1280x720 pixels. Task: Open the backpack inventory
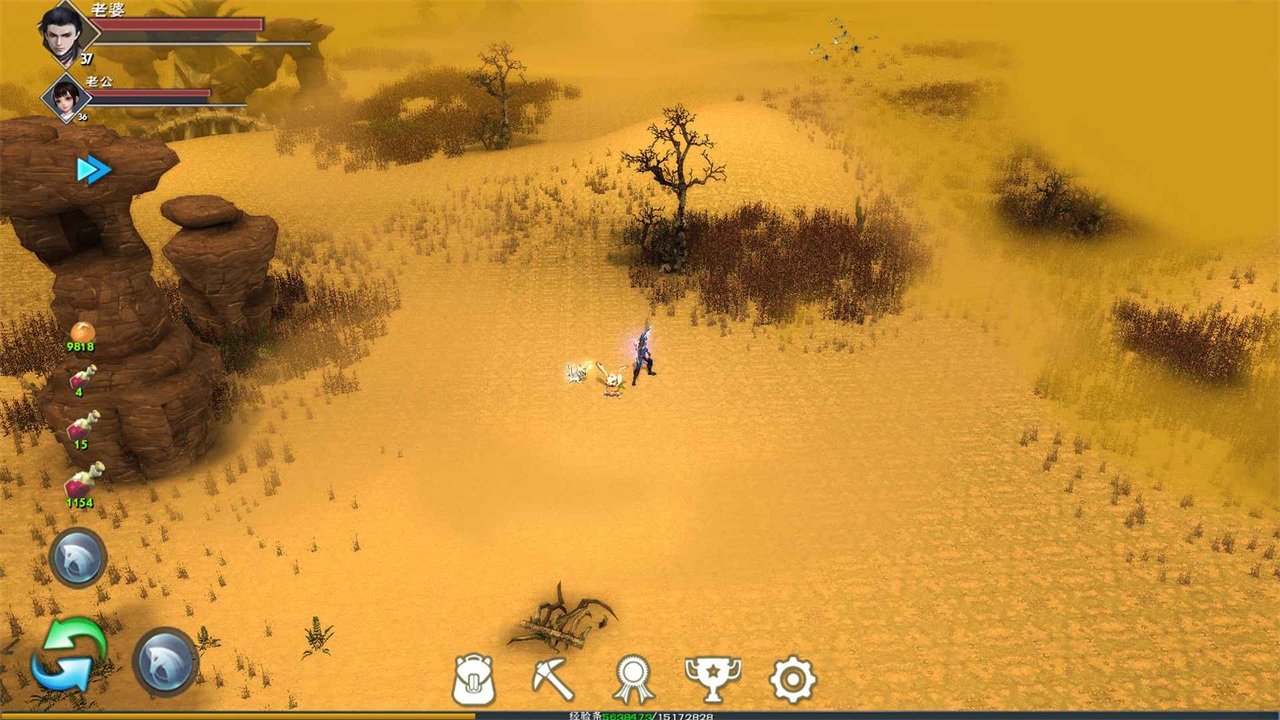pos(474,680)
